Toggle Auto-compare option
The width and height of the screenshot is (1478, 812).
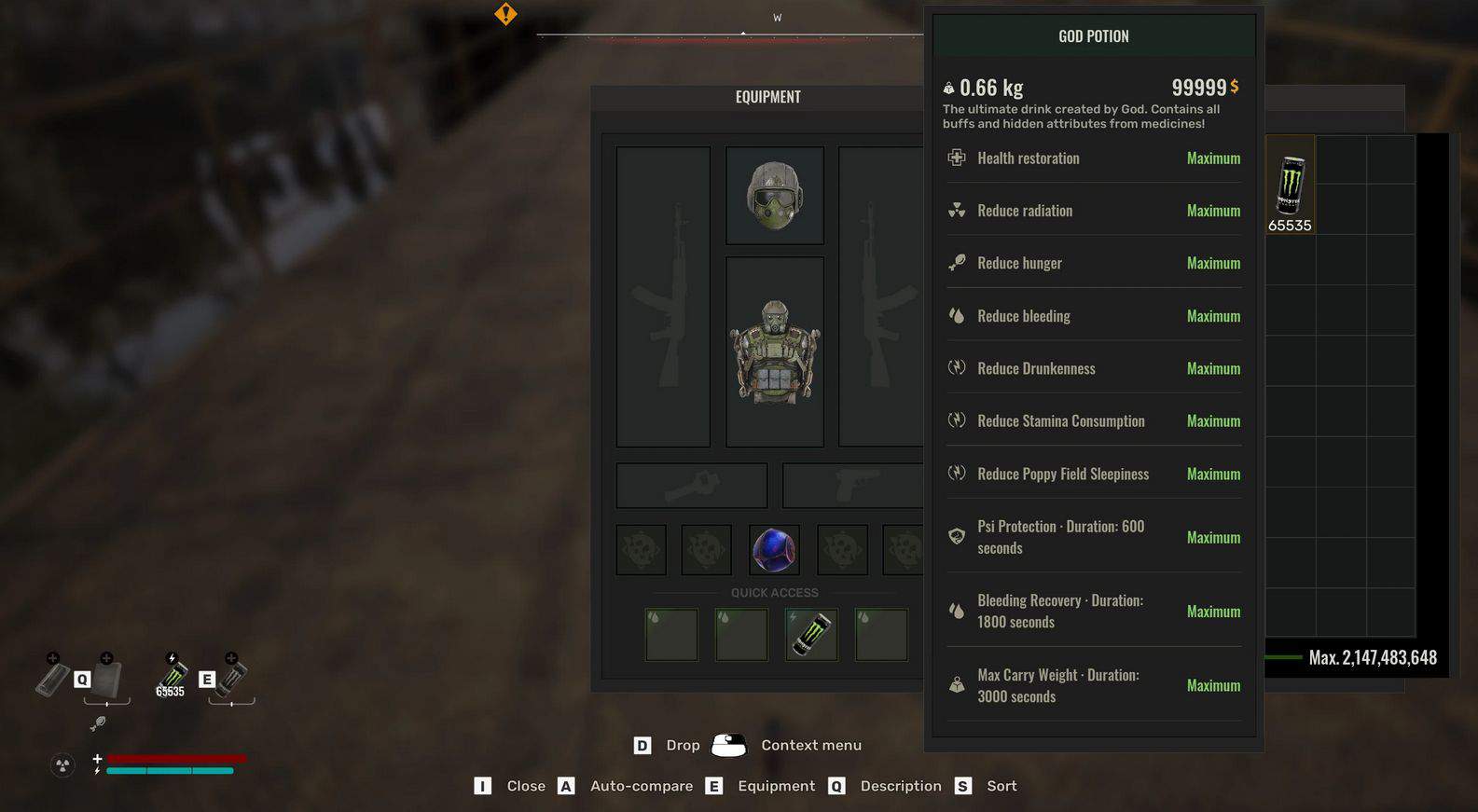tap(641, 786)
